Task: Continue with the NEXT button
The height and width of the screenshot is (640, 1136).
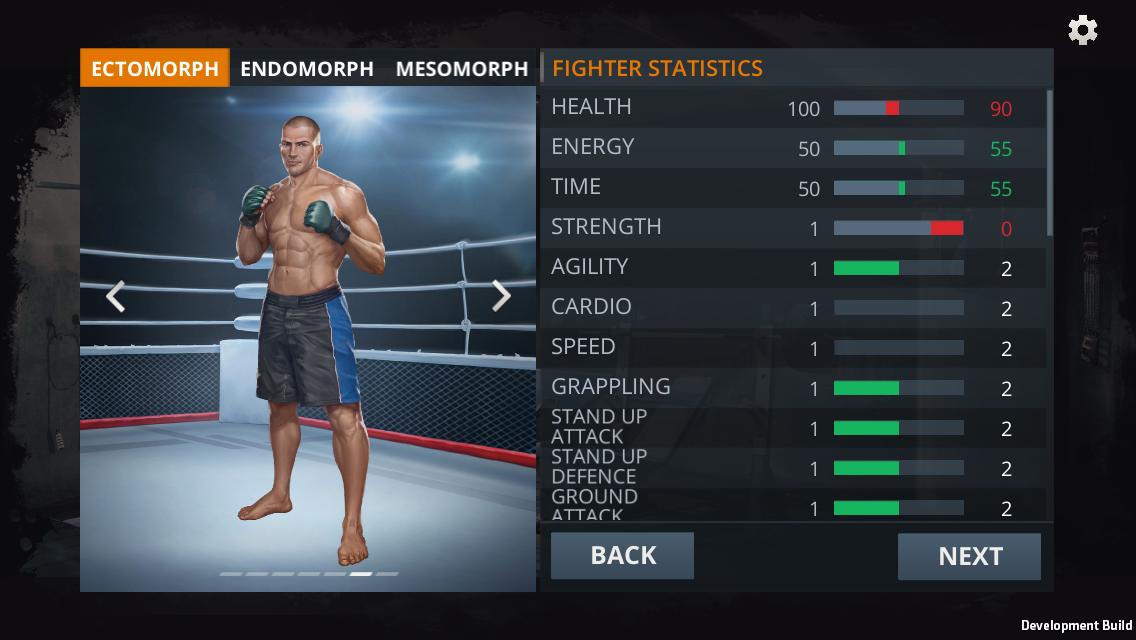Action: tap(969, 557)
